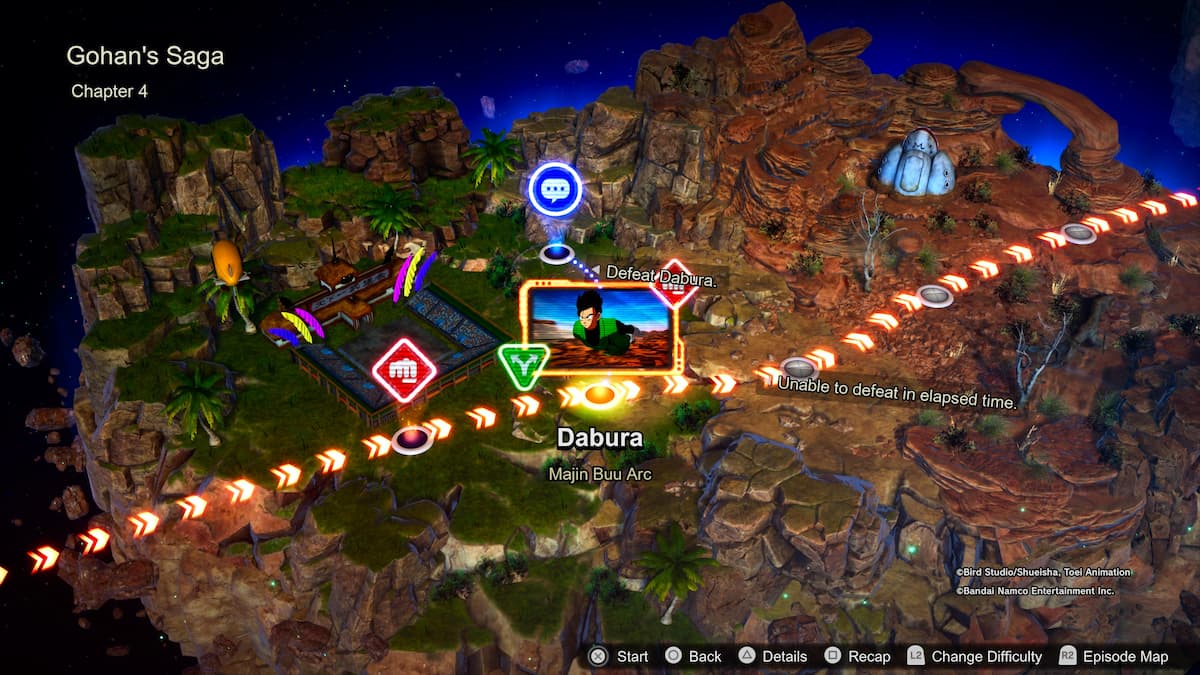Select the glowing orange Dabura map node
Viewport: 1200px width, 675px height.
click(x=598, y=396)
